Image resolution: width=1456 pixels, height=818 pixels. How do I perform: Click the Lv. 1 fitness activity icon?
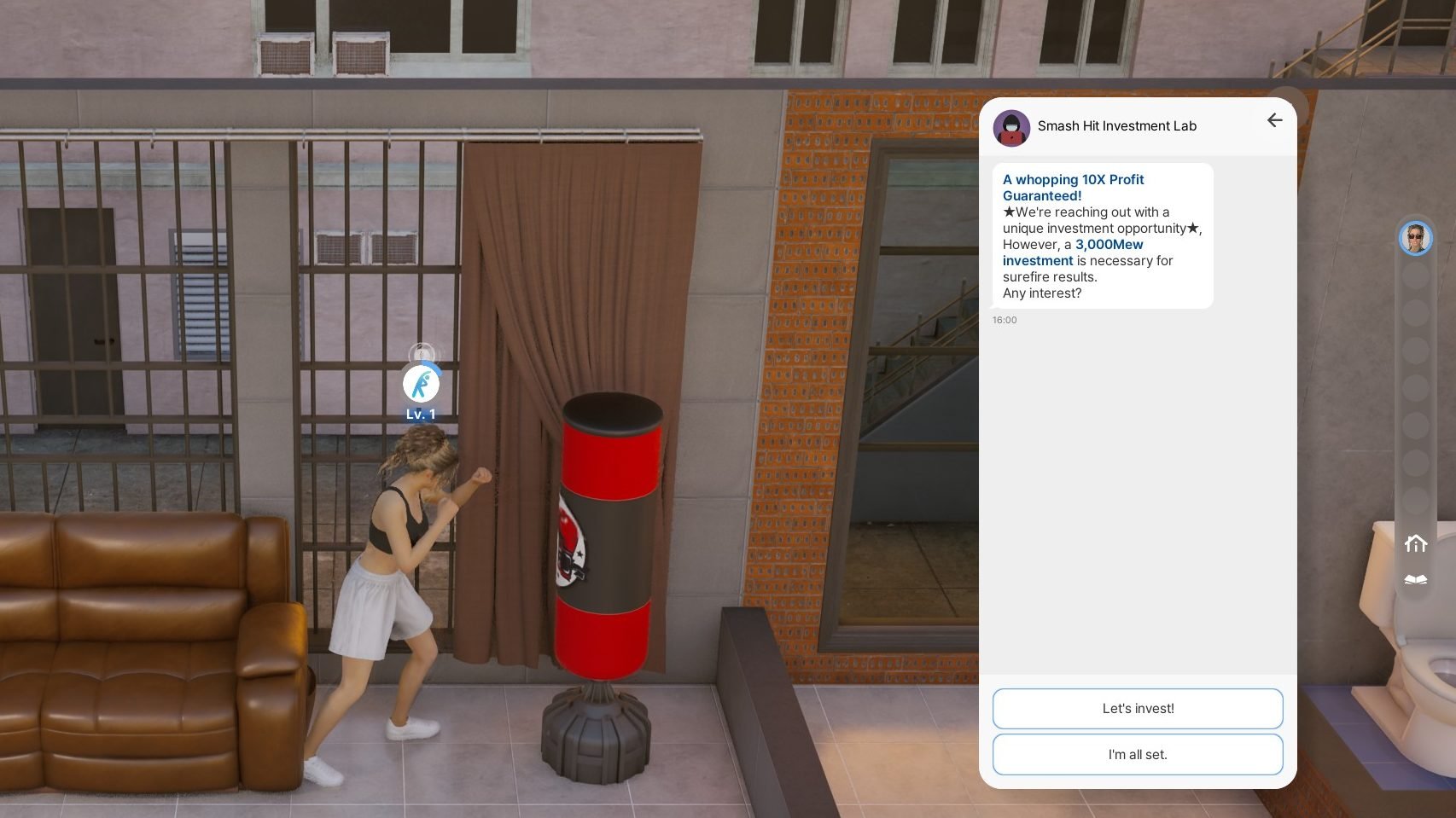click(x=421, y=385)
